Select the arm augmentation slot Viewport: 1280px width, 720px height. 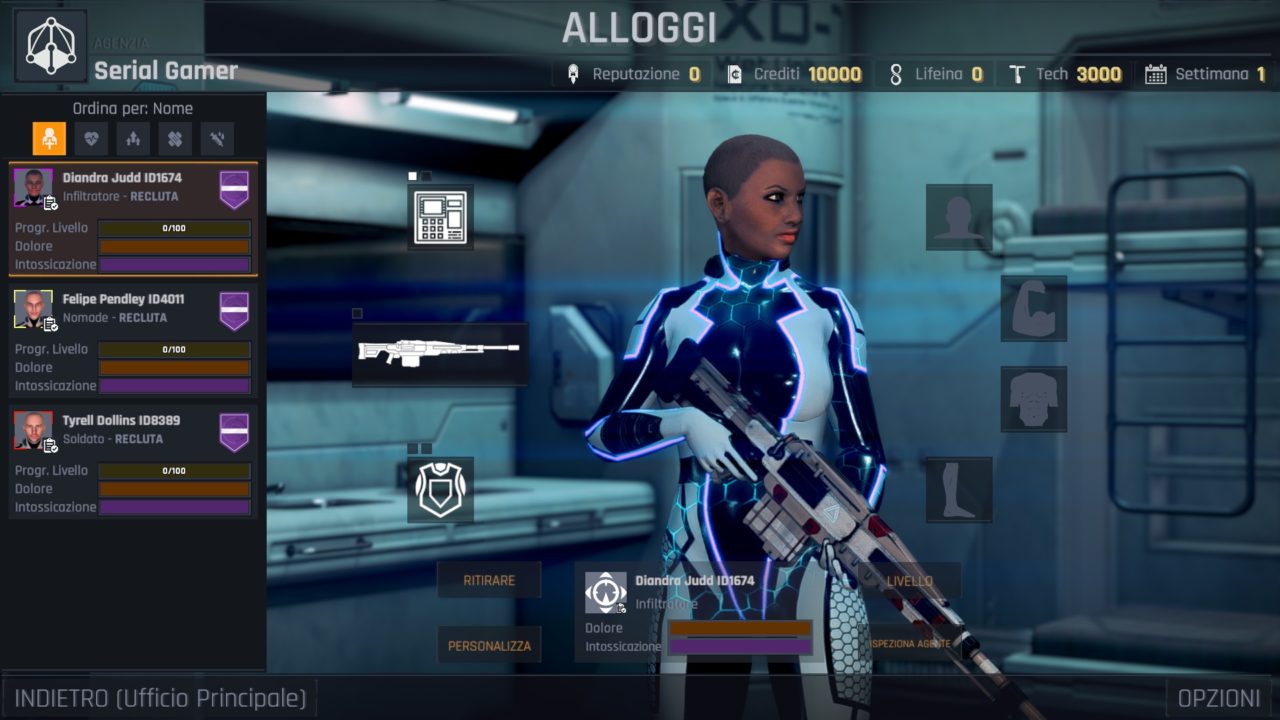1034,309
